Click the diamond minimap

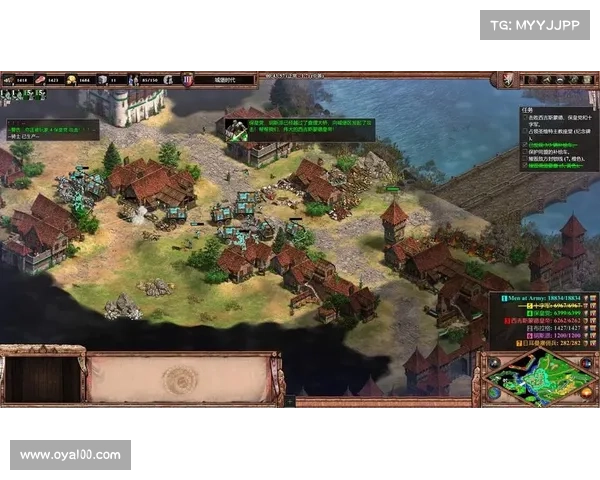[538, 377]
